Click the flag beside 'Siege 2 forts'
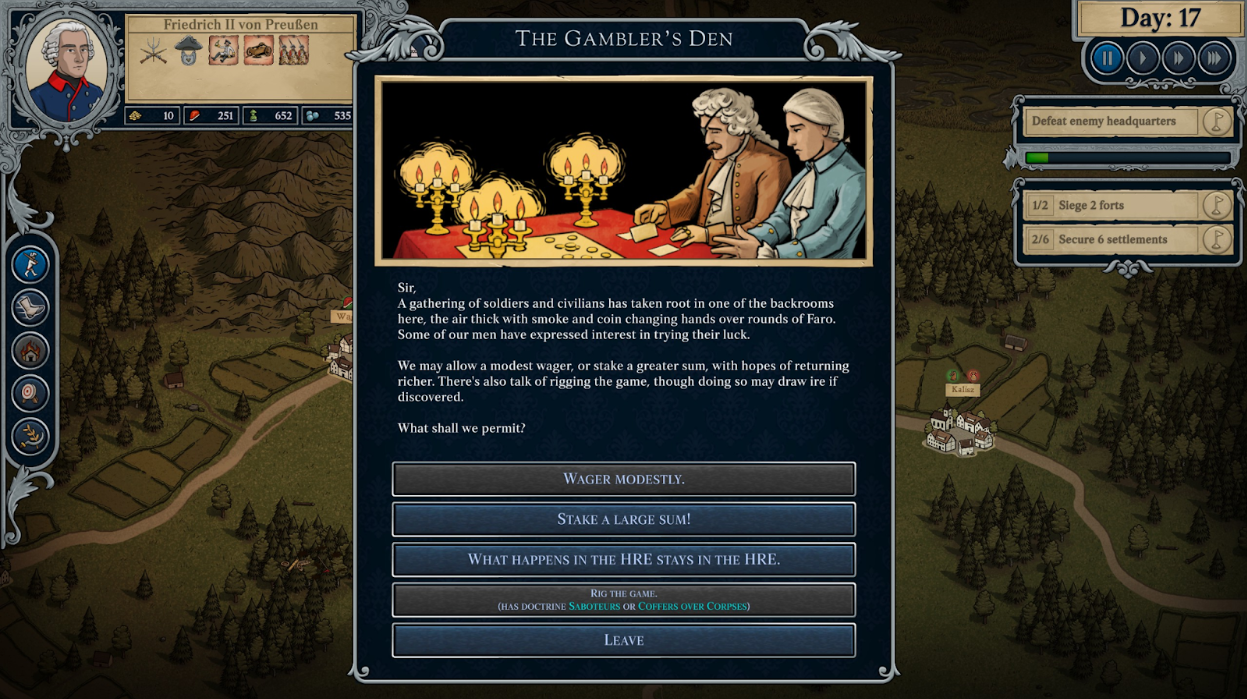Viewport: 1247px width, 699px height. (1216, 206)
